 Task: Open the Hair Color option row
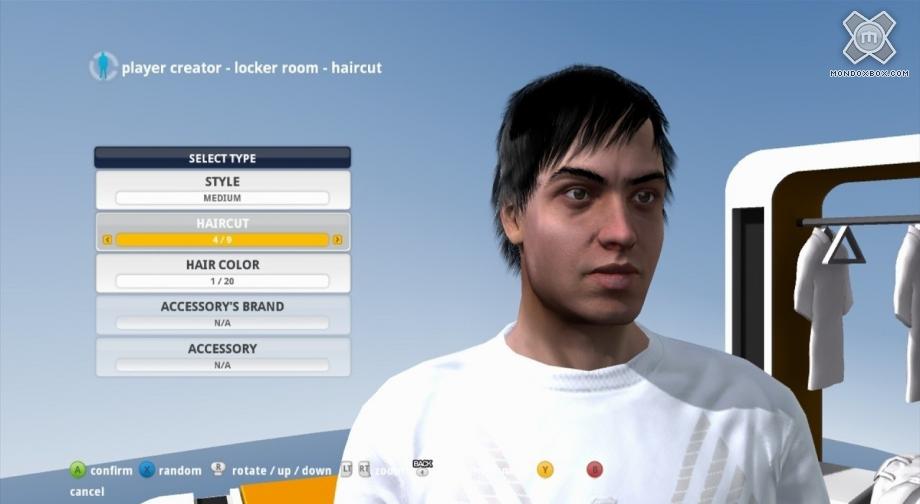(x=222, y=272)
